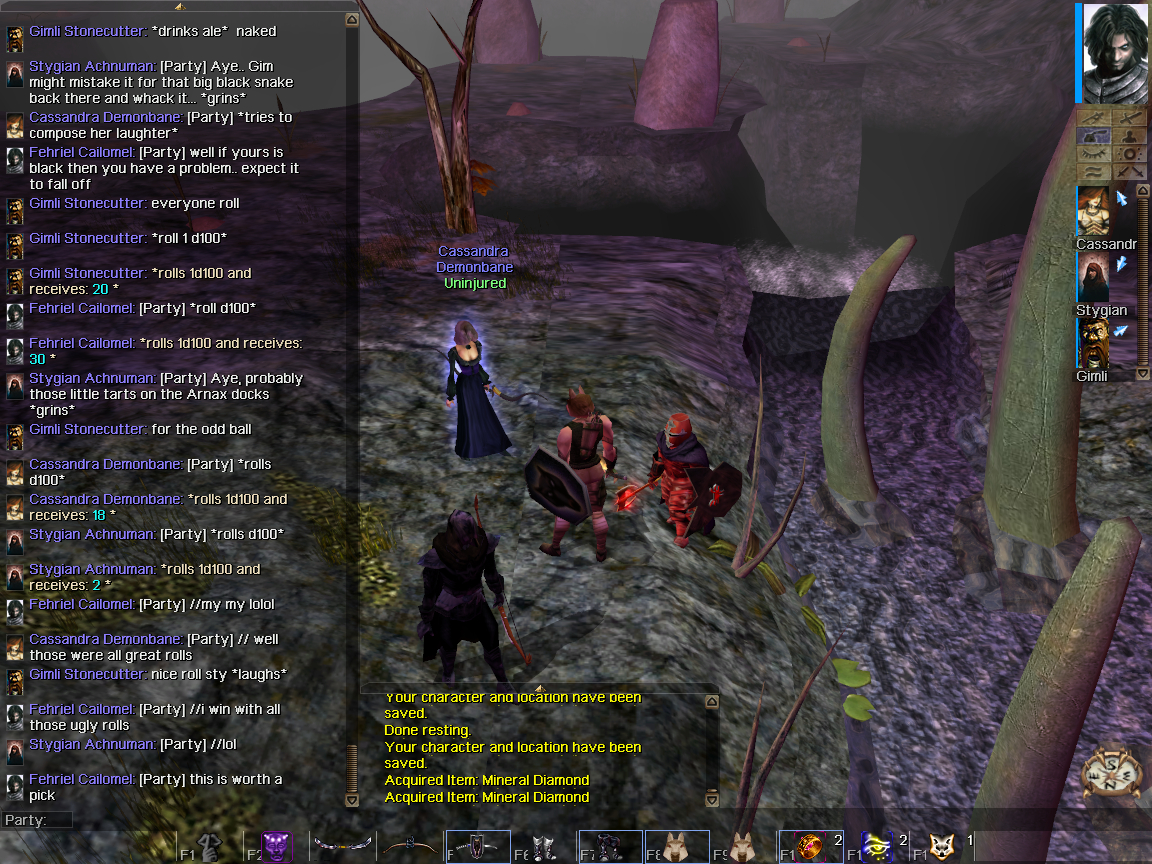Screen dimensions: 1152x864
Task: Select the silver boots quickslot
Action: tap(543, 848)
